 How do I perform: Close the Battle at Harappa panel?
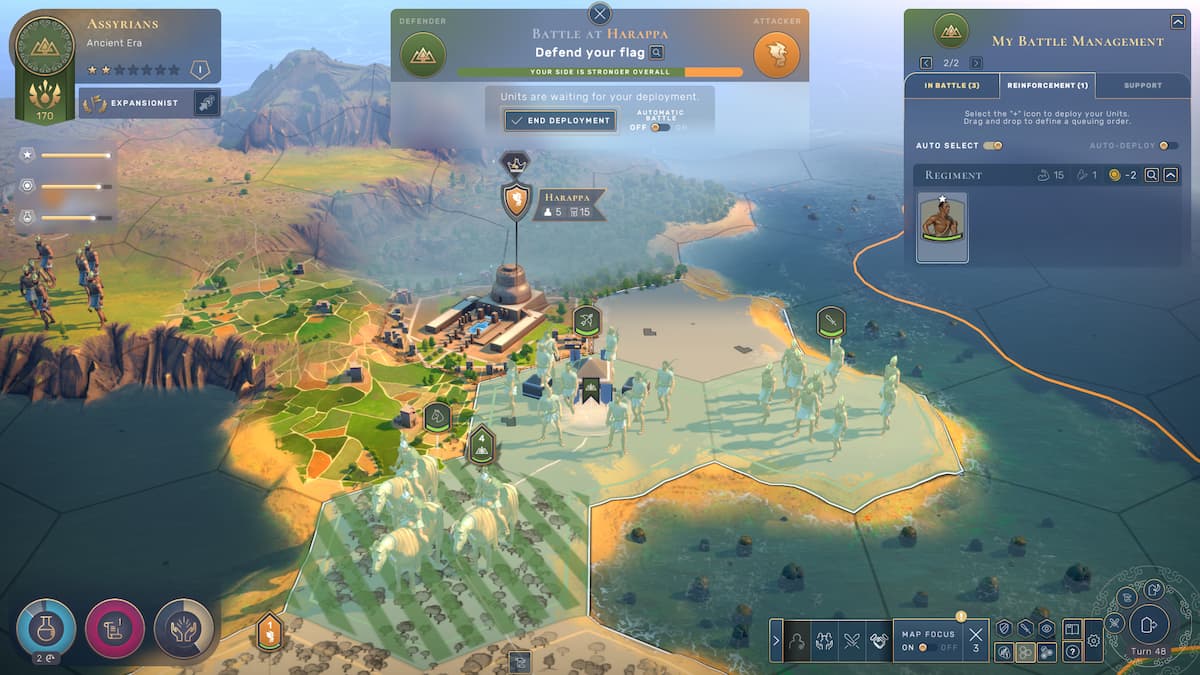tap(600, 13)
